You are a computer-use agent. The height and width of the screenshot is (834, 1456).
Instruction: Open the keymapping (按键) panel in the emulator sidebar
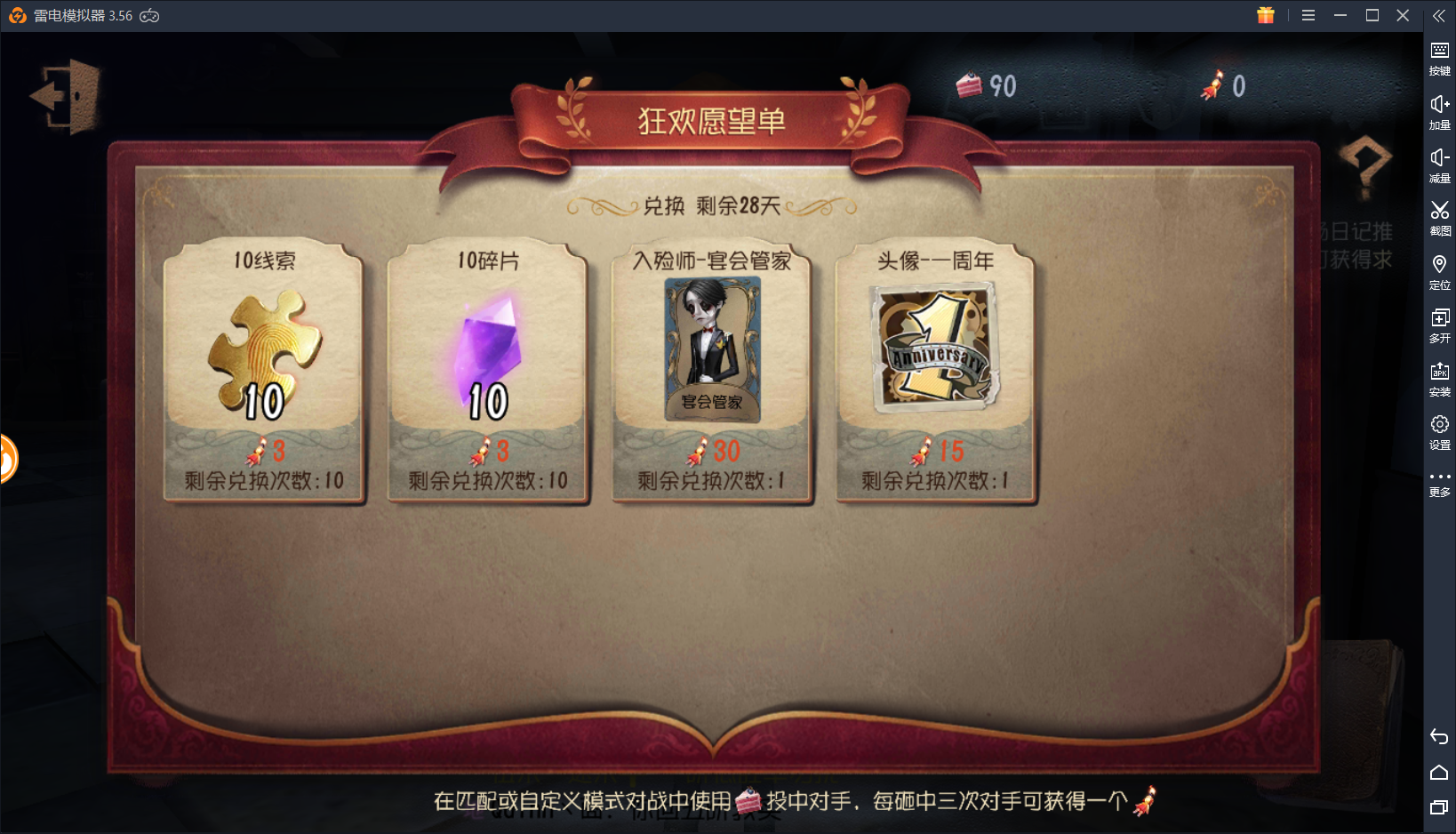(1440, 56)
